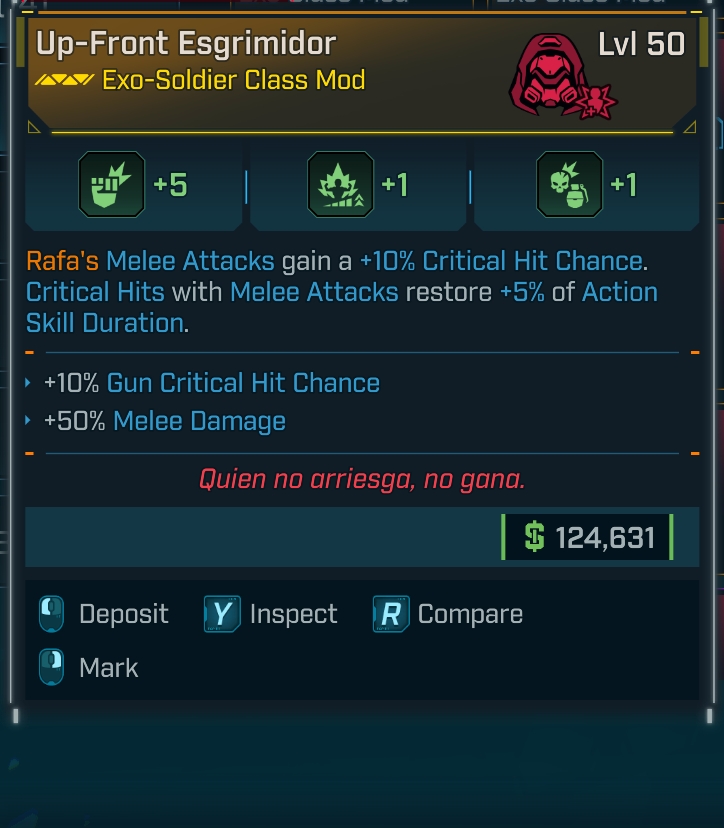The height and width of the screenshot is (828, 724).
Task: Select the fist skill icon with +5 bonus
Action: click(112, 185)
